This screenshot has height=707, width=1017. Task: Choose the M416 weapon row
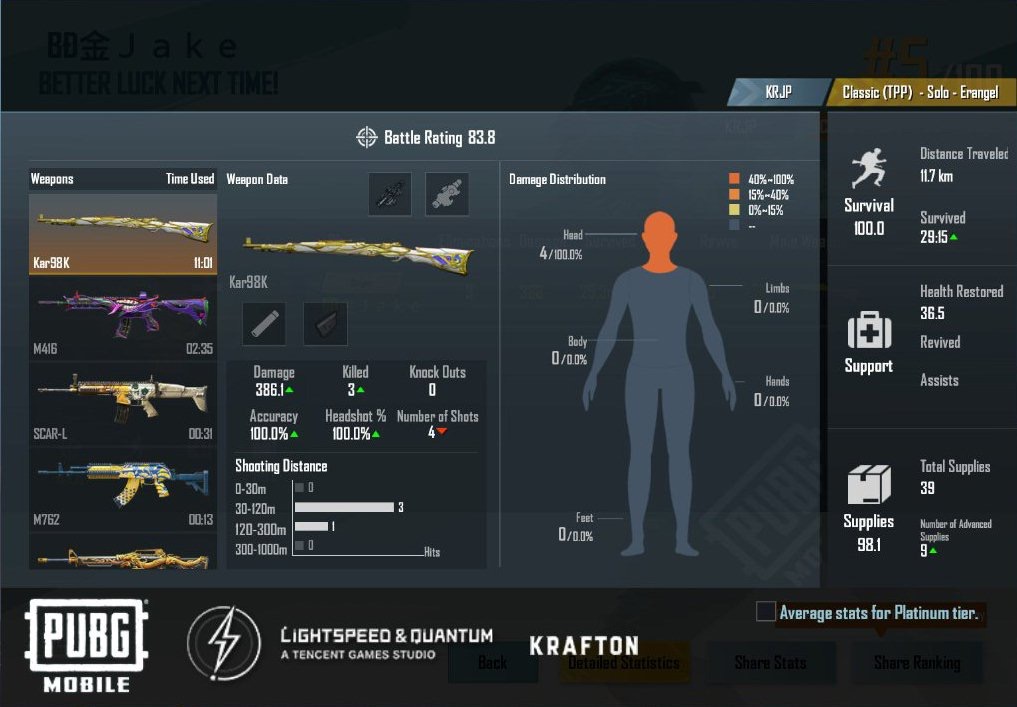(x=123, y=318)
